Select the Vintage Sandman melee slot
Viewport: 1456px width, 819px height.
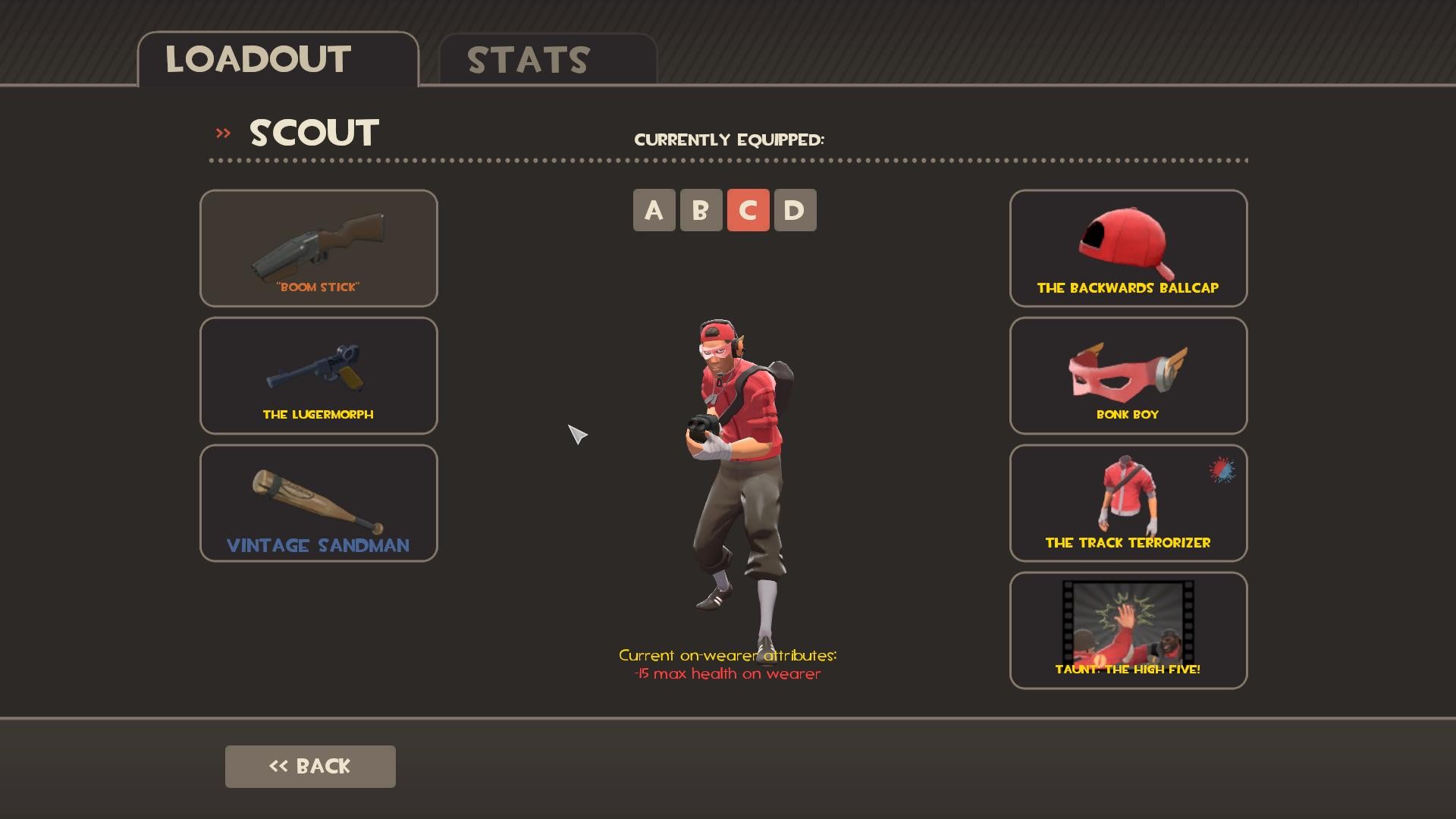[x=318, y=503]
